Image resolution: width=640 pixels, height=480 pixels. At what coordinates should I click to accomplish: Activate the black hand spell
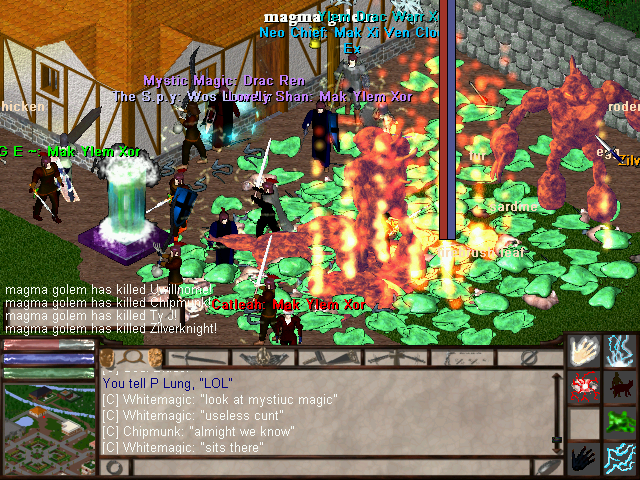(x=584, y=458)
